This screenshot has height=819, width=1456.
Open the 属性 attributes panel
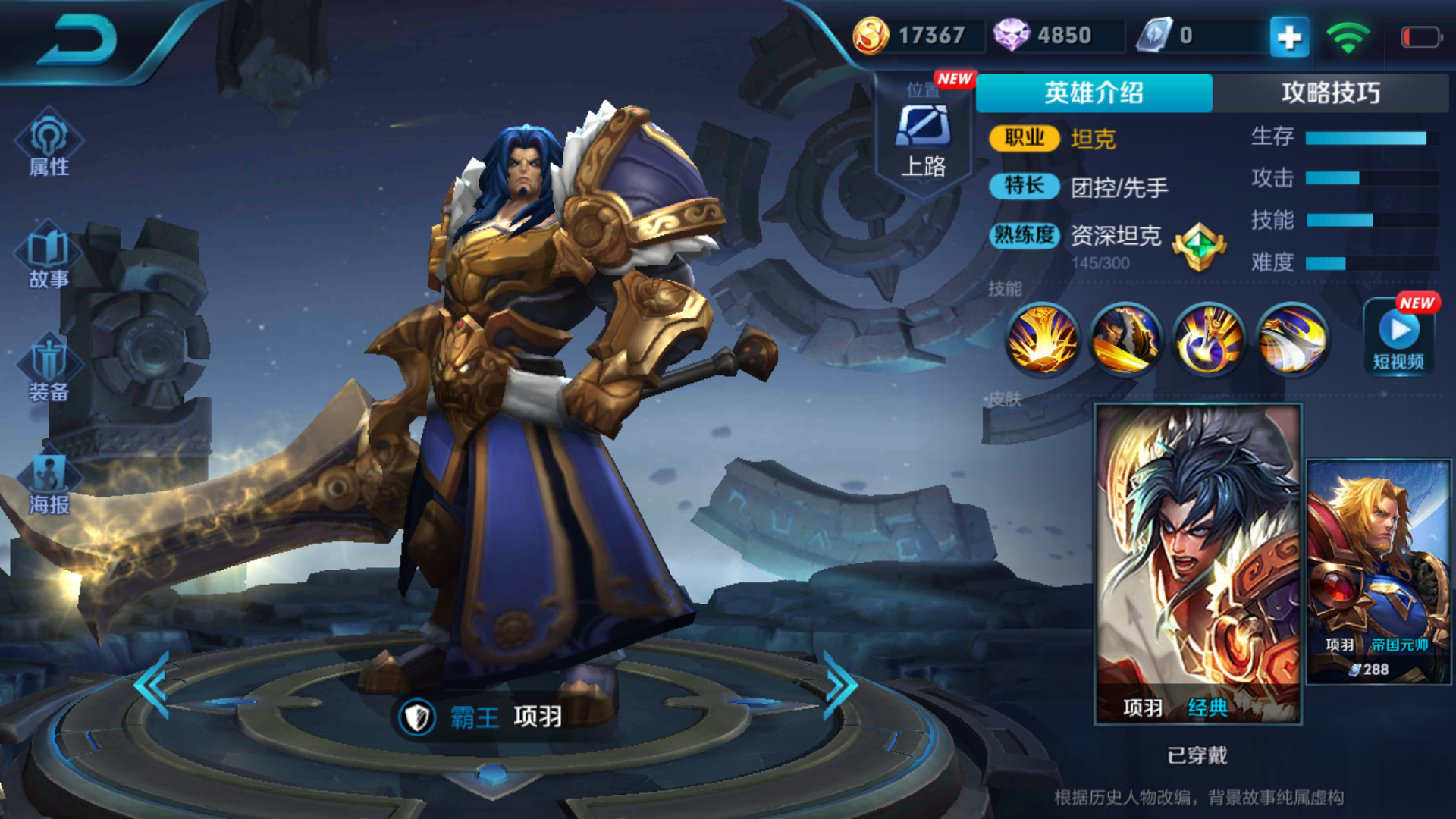coord(49,144)
